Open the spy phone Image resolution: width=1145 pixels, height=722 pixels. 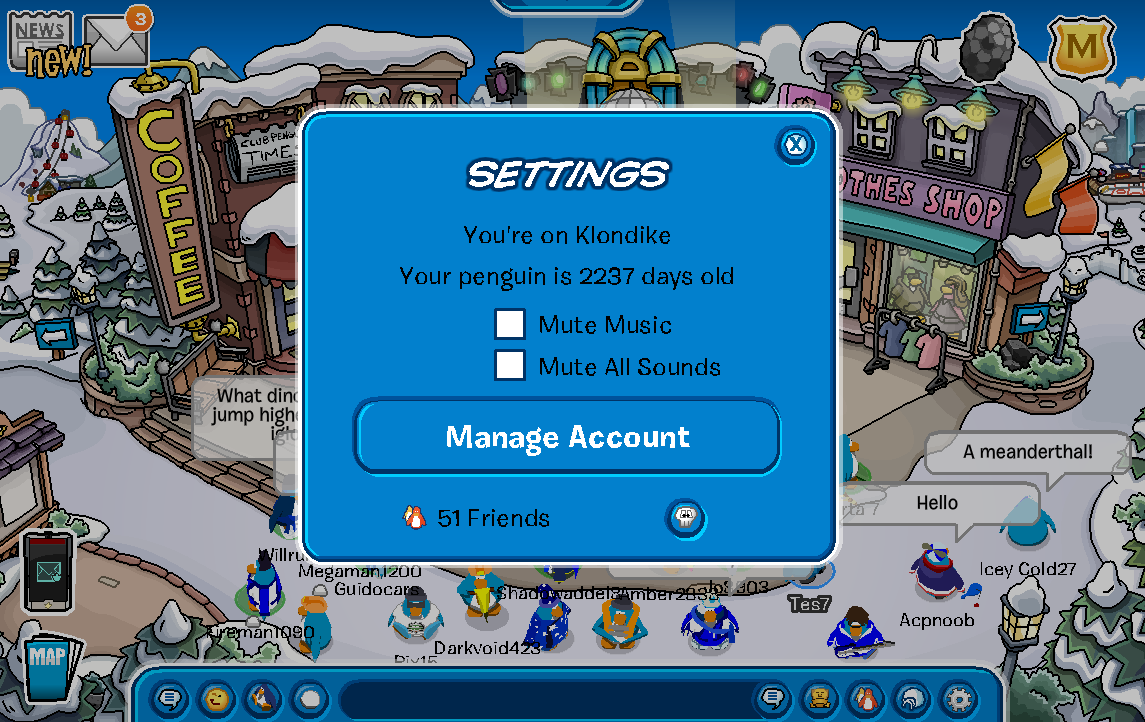click(x=49, y=570)
